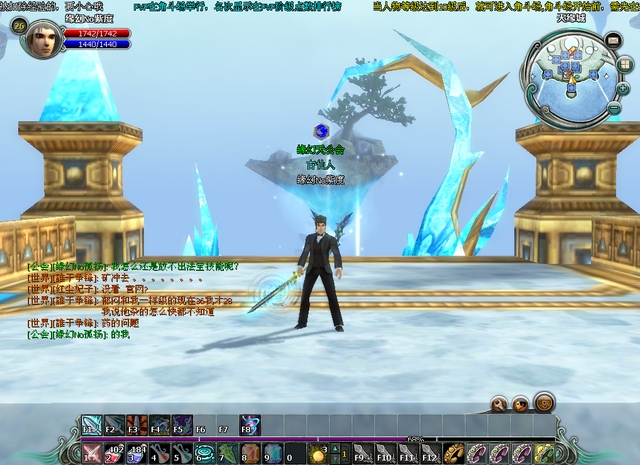Open the wrench settings button

point(499,404)
